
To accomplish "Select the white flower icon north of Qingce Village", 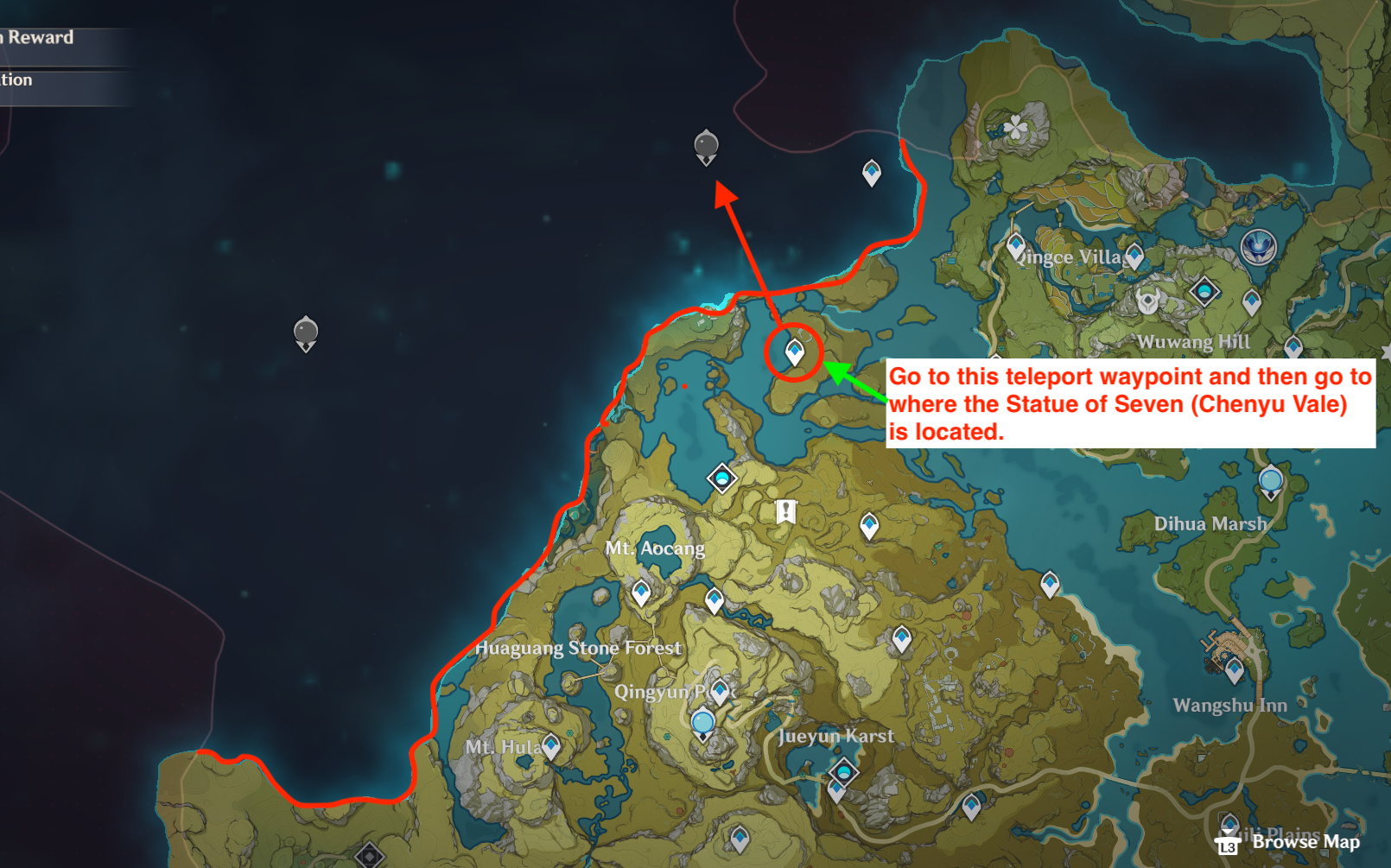I will click(x=1016, y=128).
